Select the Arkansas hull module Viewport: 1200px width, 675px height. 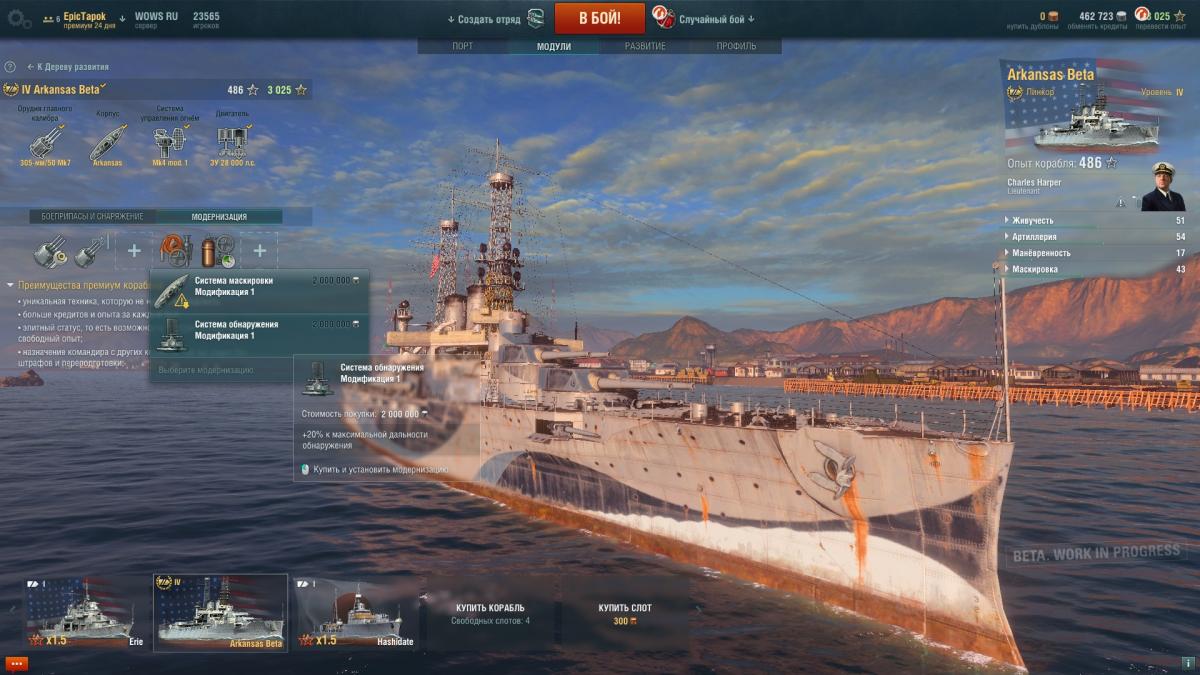tap(106, 143)
